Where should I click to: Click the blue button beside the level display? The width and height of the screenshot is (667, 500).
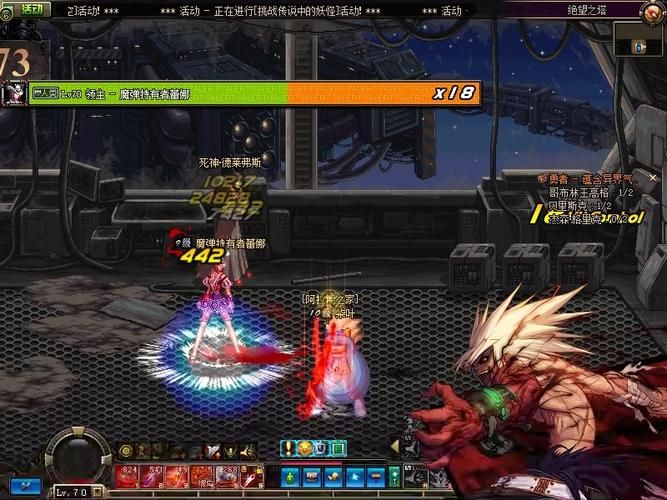click(x=29, y=485)
